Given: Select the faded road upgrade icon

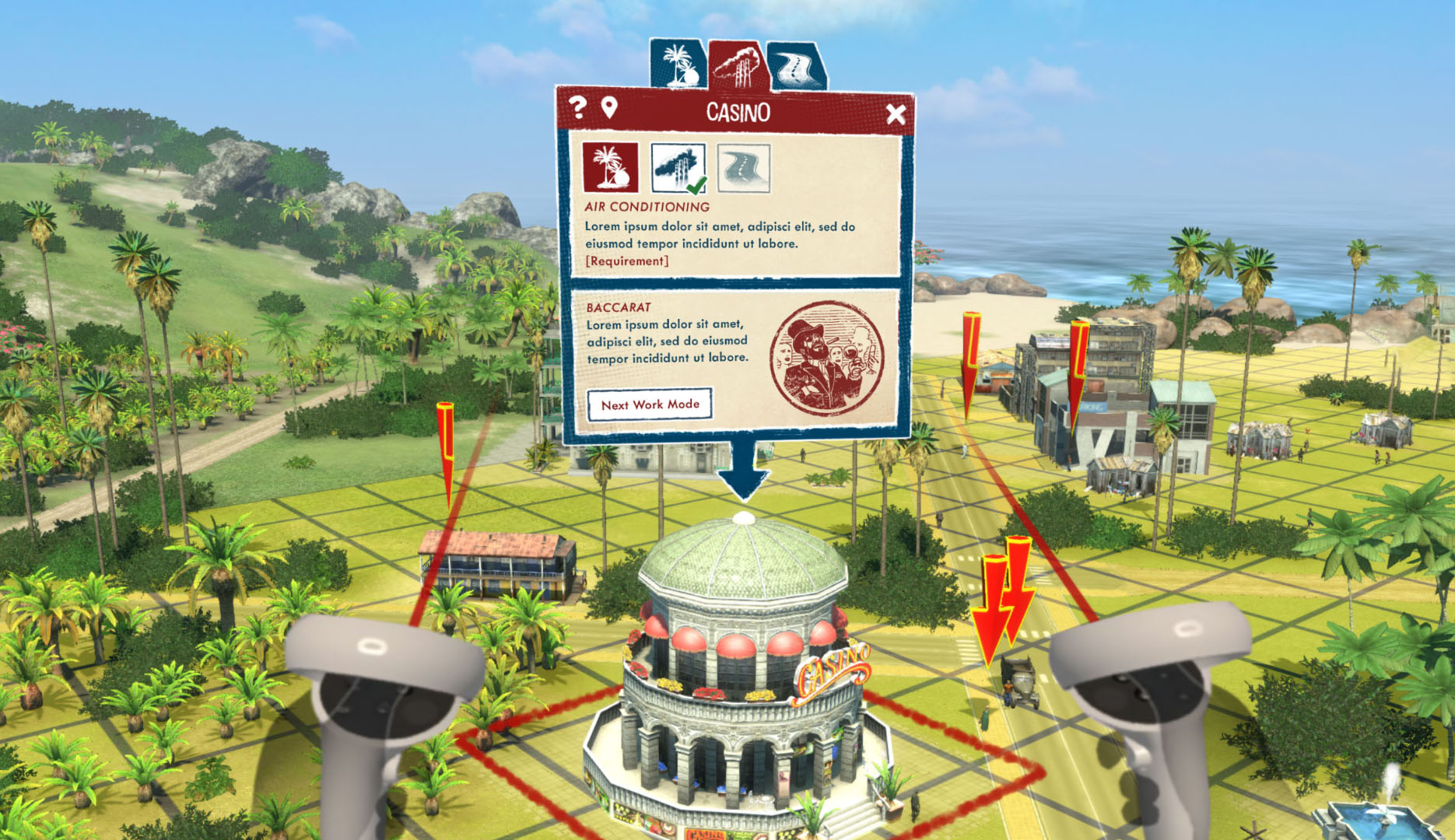Looking at the screenshot, I should pyautogui.click(x=744, y=167).
